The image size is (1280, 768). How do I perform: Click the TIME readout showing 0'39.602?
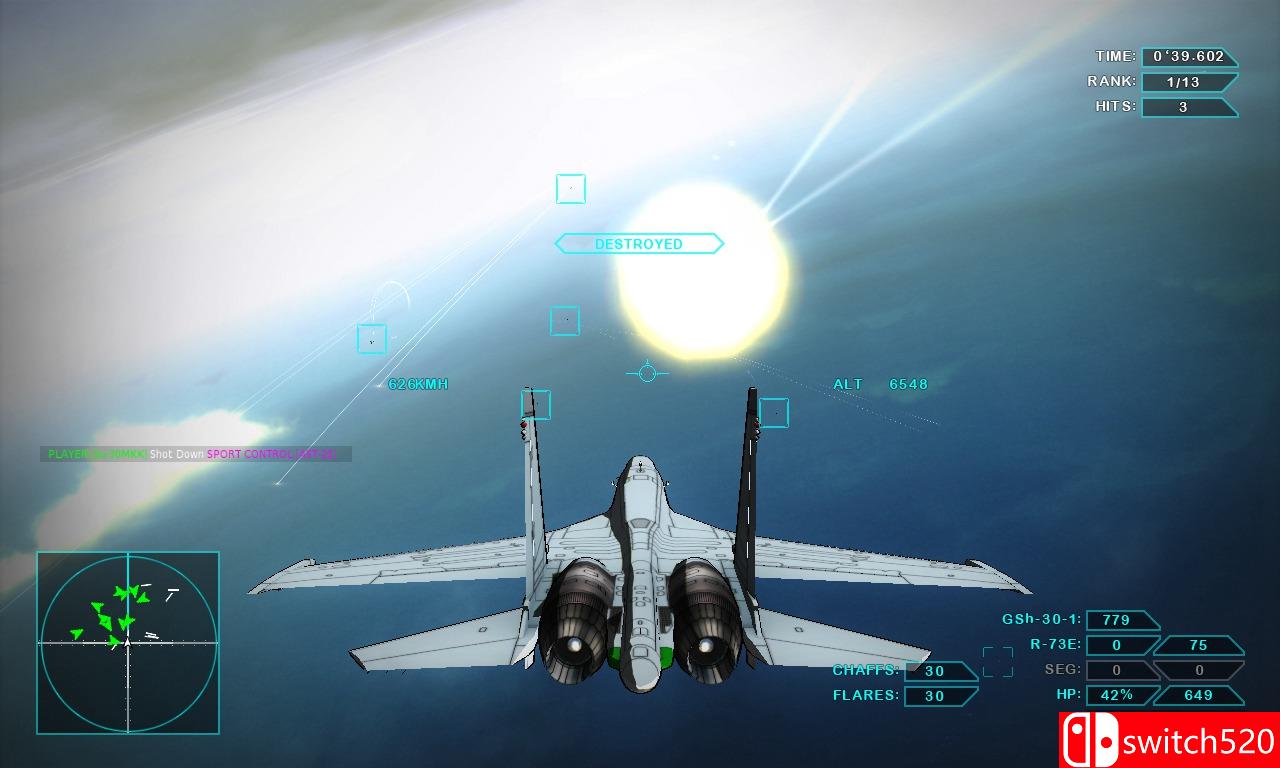[1189, 57]
